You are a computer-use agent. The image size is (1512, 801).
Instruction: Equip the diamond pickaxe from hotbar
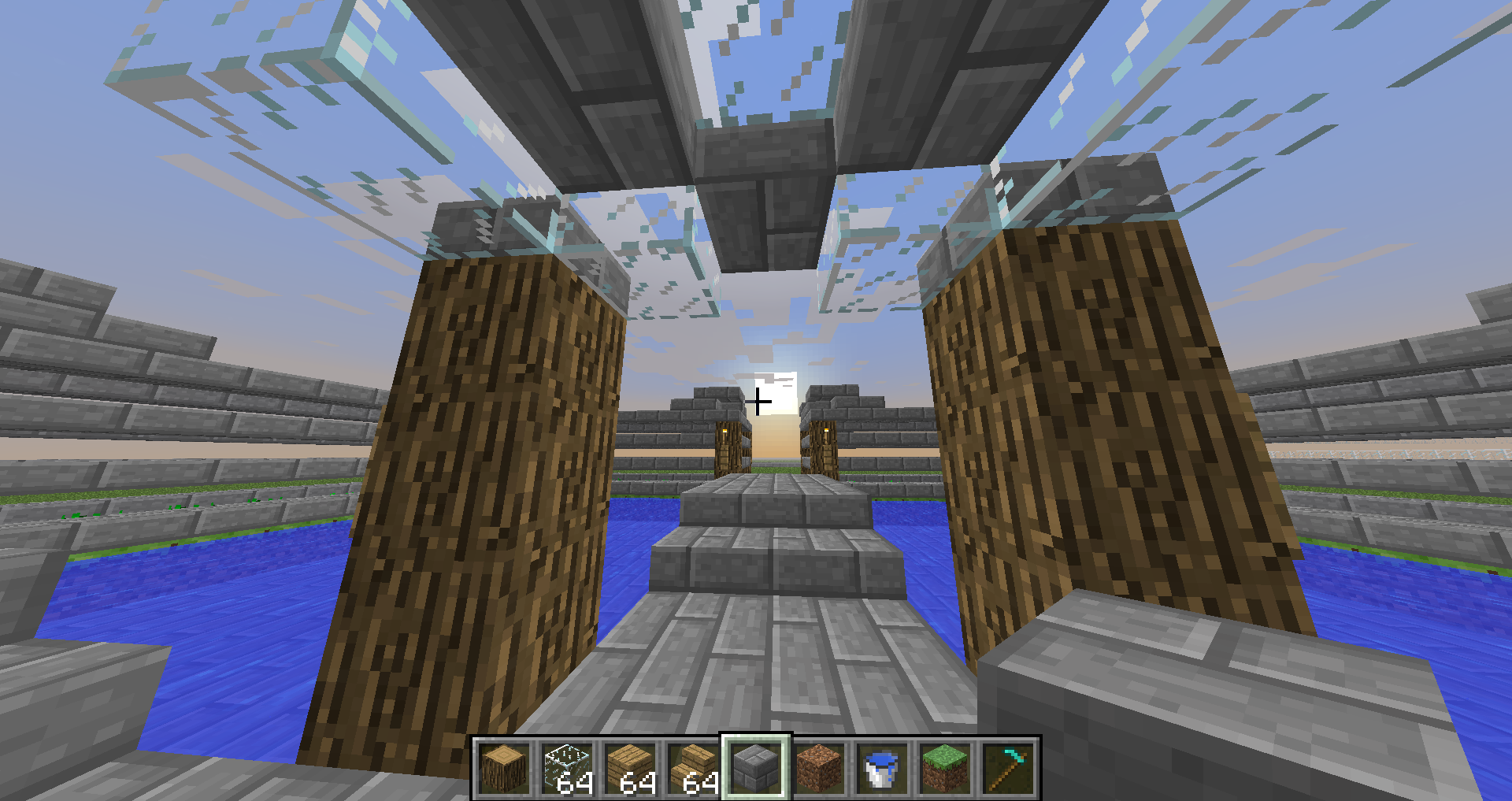[x=1008, y=768]
